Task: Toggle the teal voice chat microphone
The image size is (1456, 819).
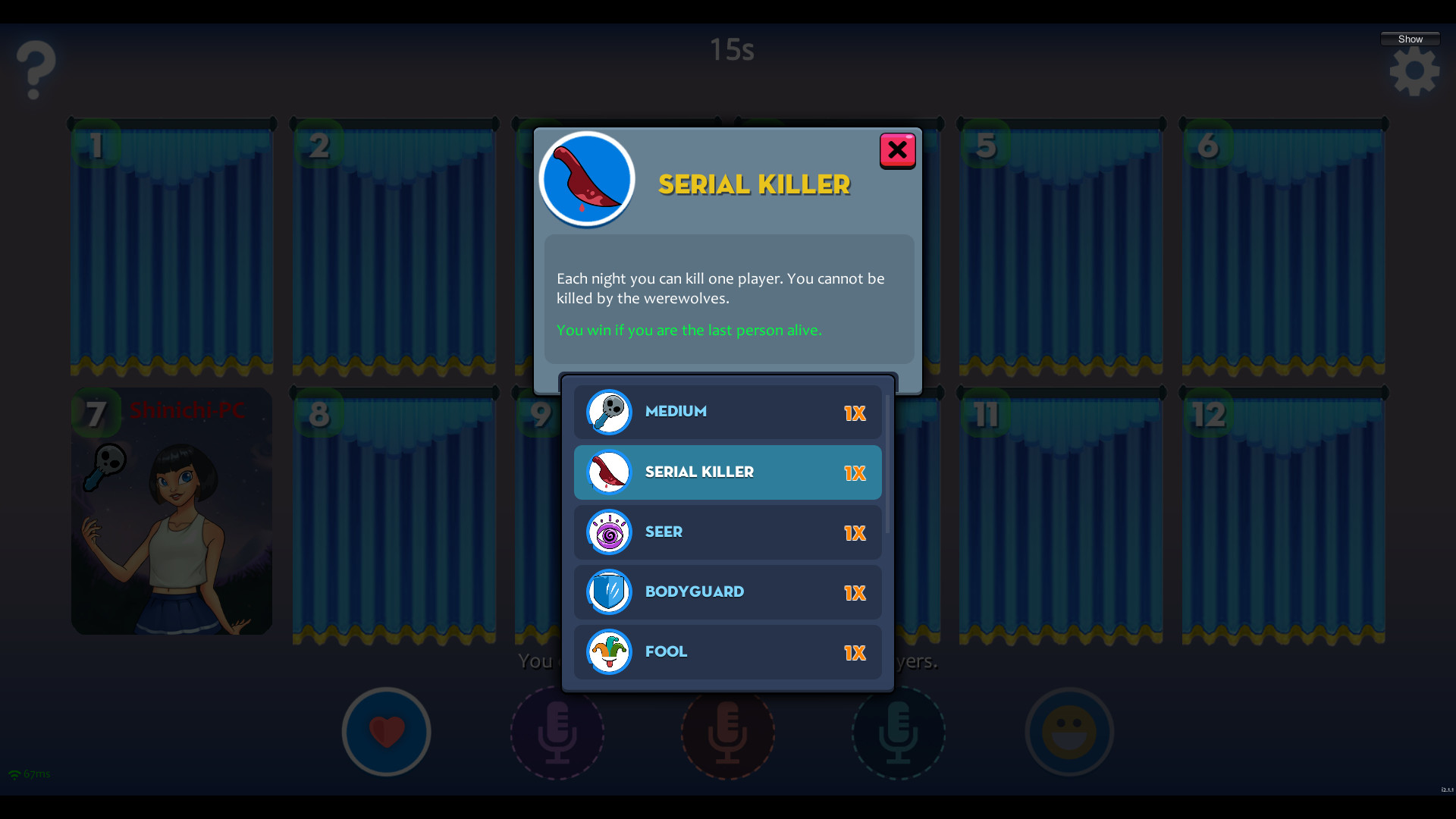Action: [x=899, y=733]
